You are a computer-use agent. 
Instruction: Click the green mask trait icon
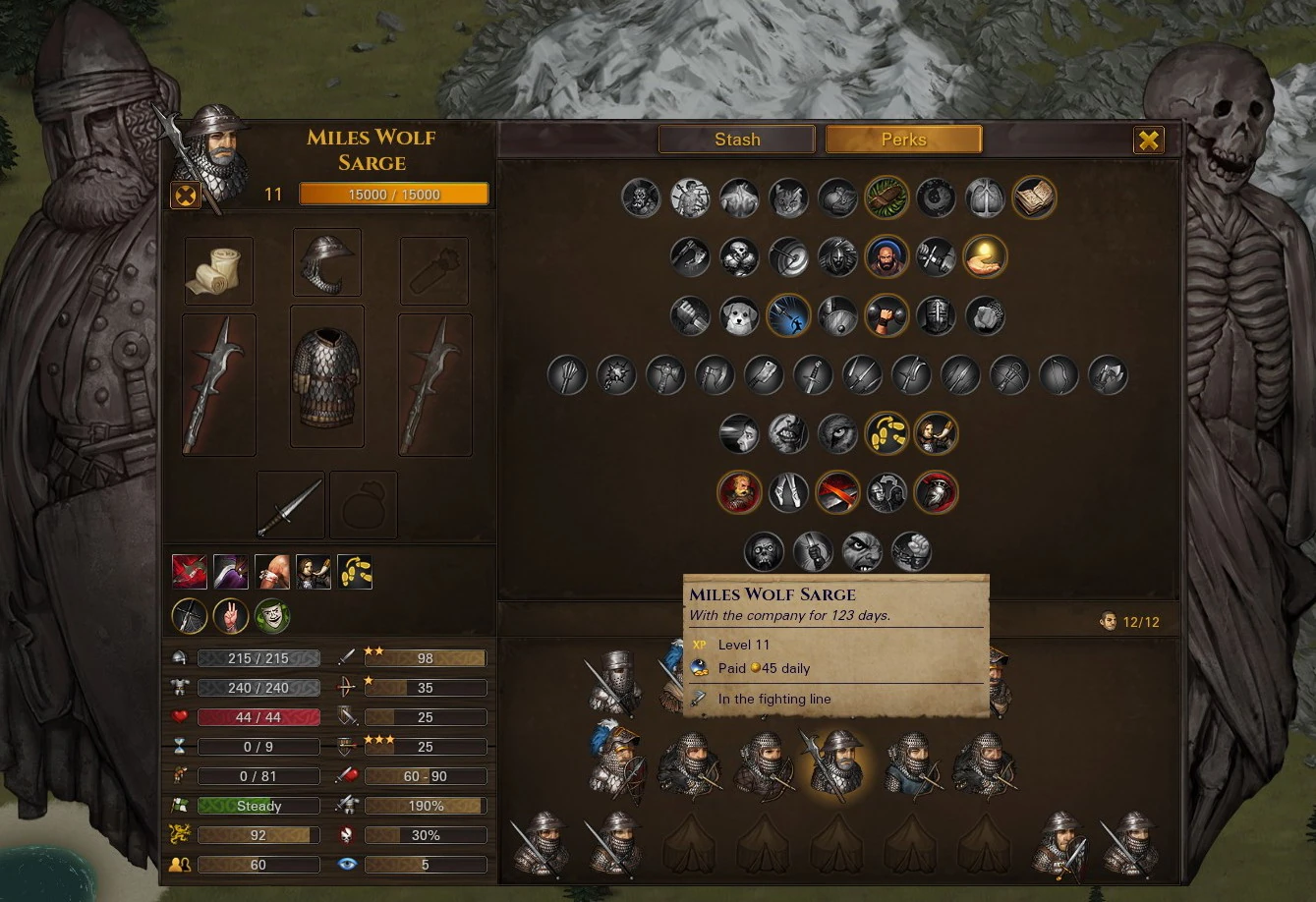[x=272, y=616]
